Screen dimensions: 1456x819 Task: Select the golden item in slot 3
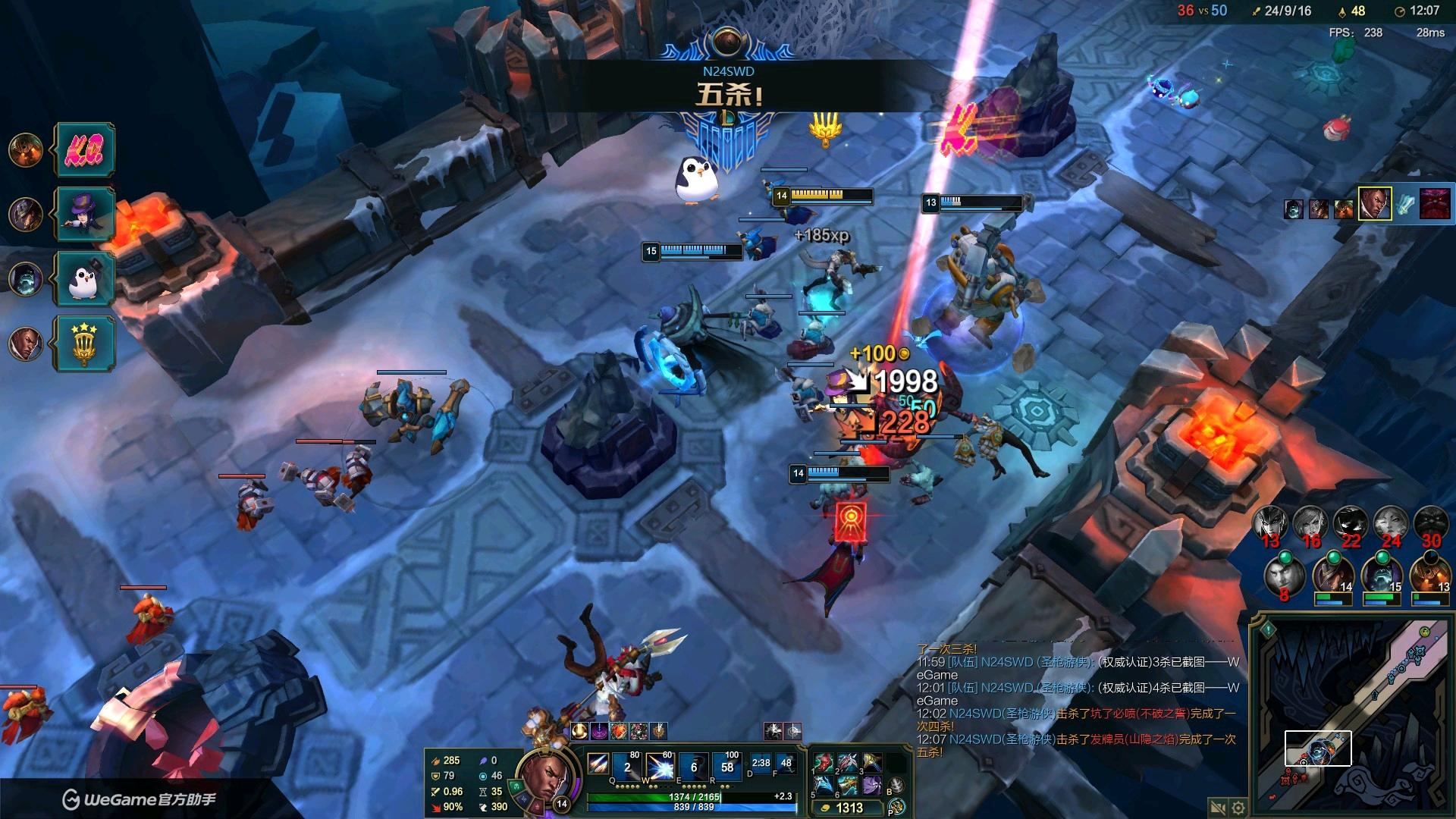click(x=871, y=763)
